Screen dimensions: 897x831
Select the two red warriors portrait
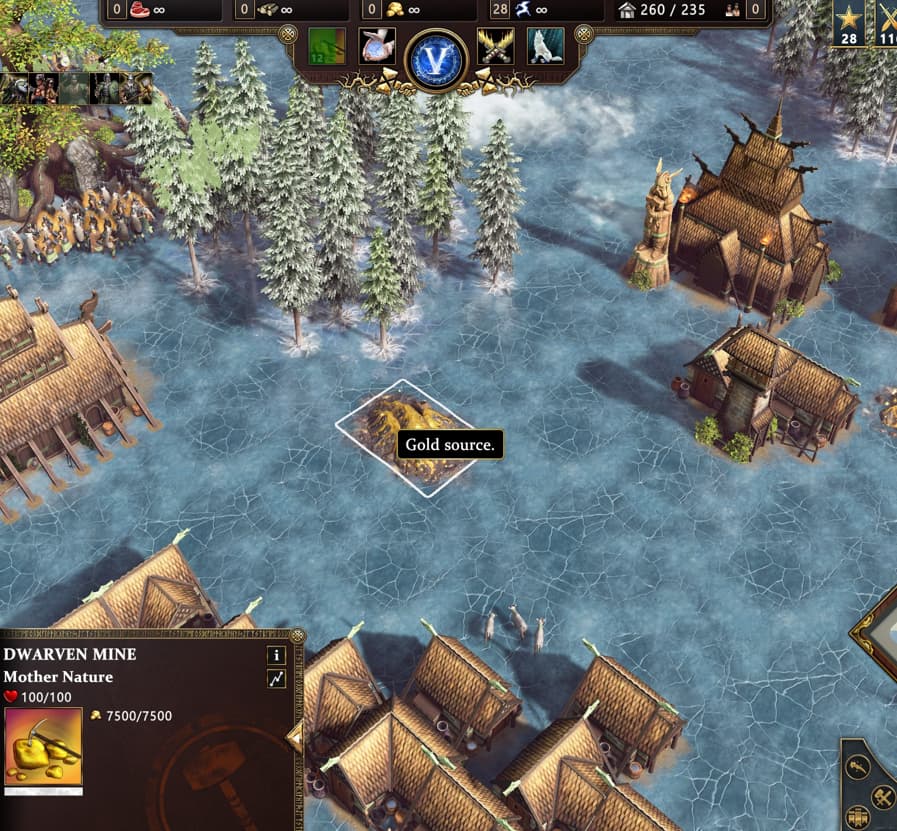tap(44, 89)
